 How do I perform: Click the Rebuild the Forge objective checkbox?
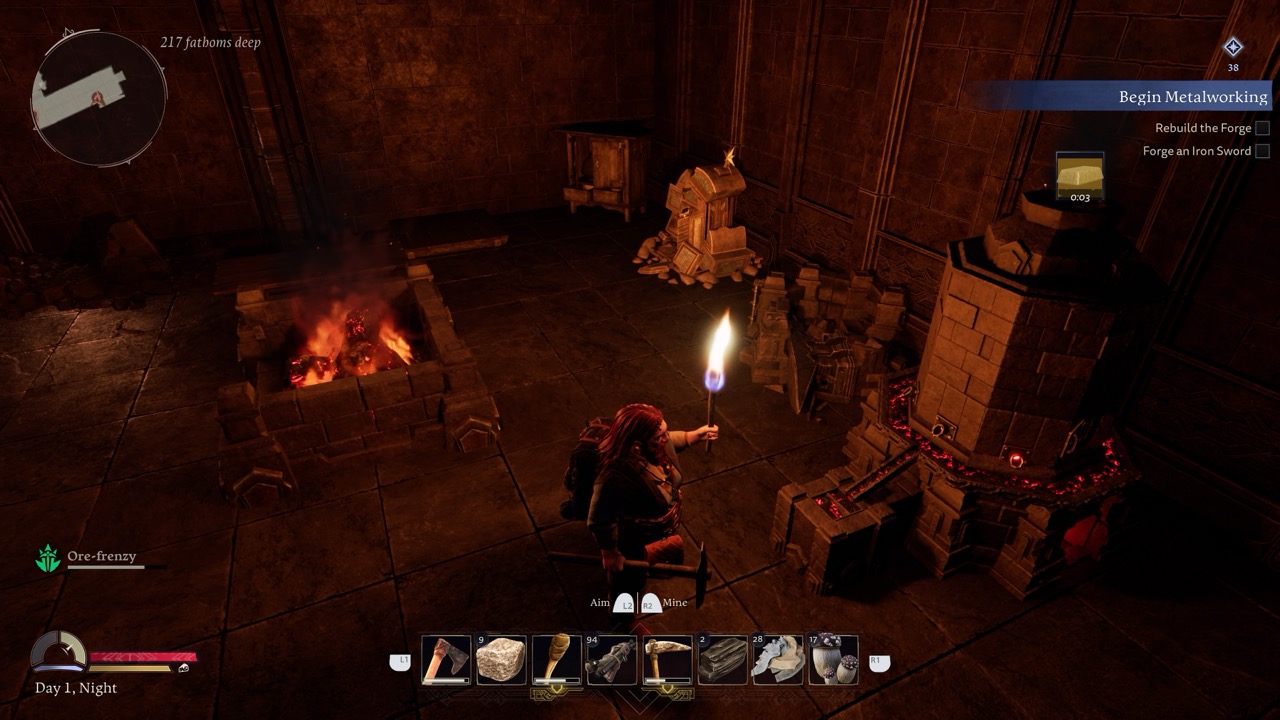(1262, 128)
